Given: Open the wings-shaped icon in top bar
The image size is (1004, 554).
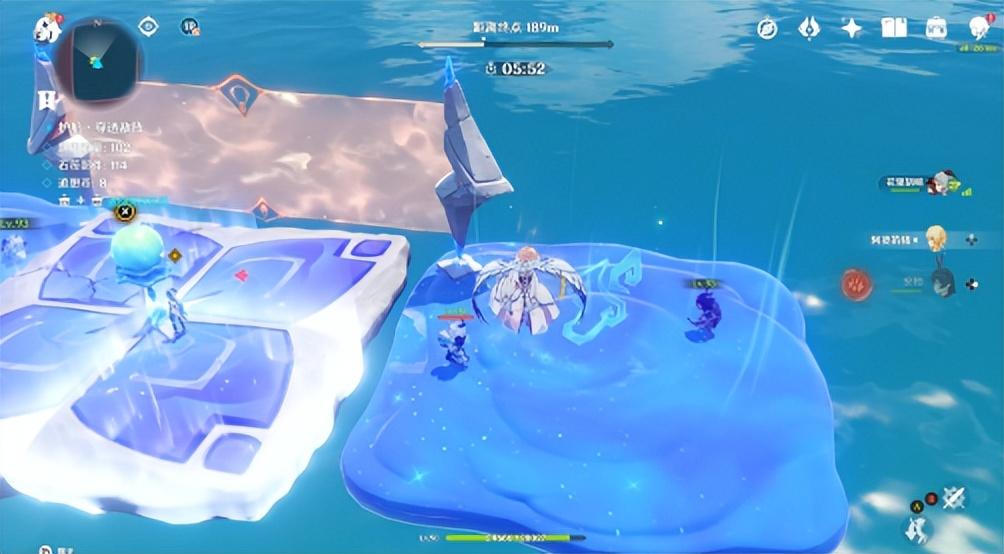Looking at the screenshot, I should click(809, 28).
